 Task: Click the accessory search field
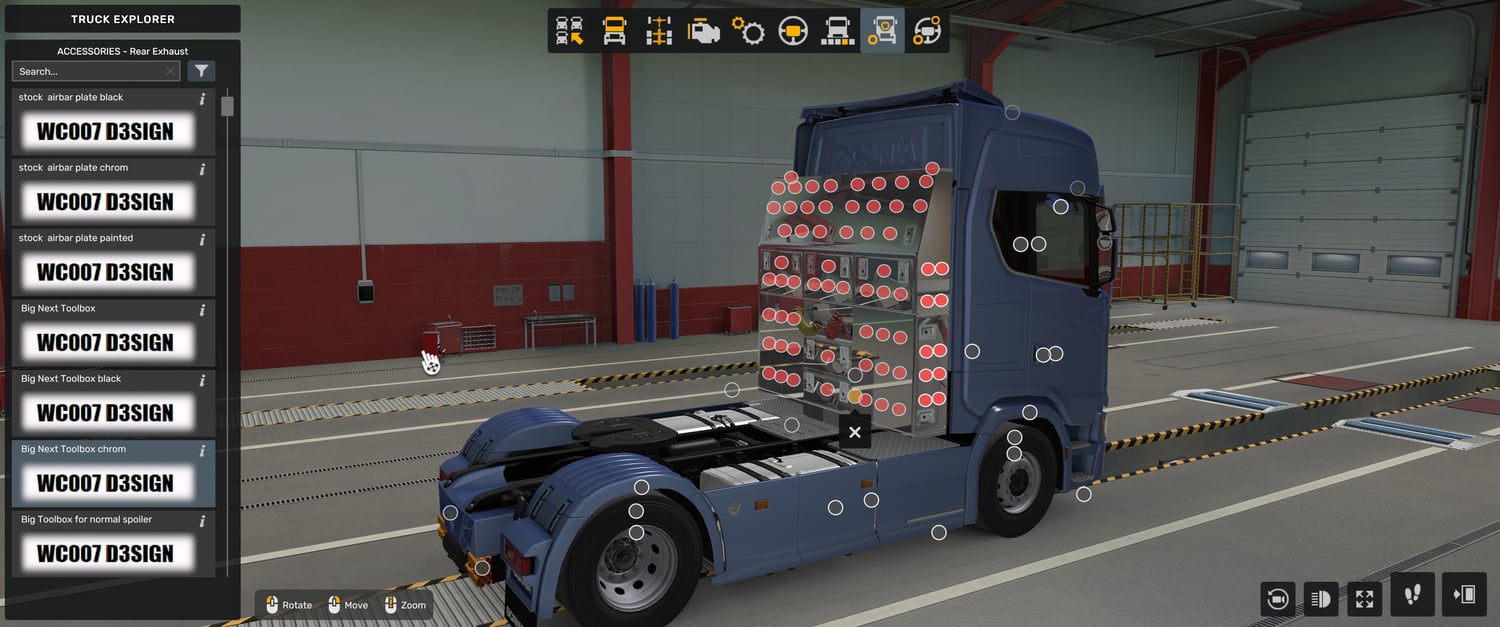click(90, 71)
